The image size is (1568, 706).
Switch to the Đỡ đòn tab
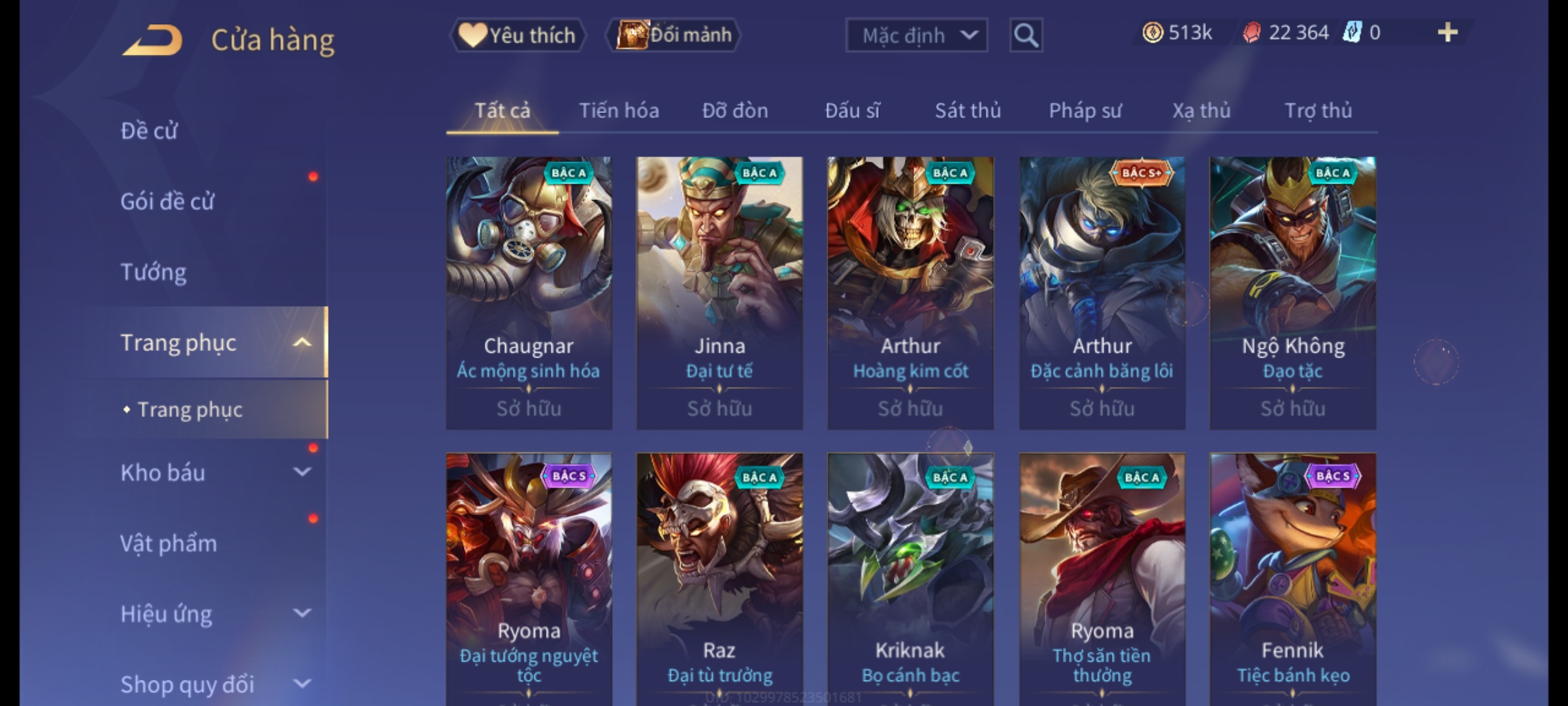pos(735,110)
